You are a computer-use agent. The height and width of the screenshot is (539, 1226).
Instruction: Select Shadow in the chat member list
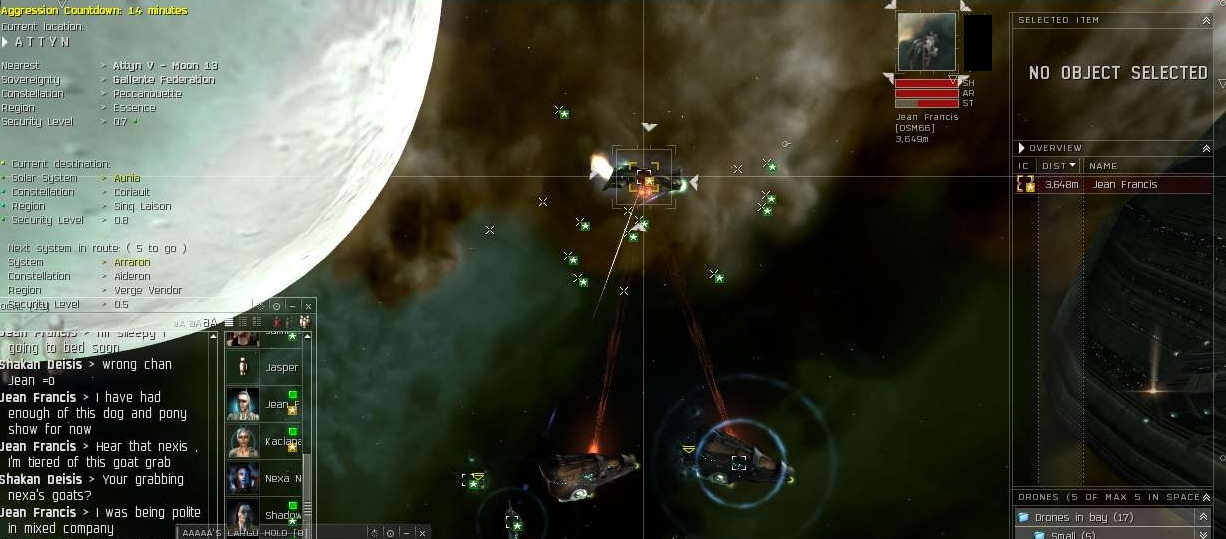263,515
